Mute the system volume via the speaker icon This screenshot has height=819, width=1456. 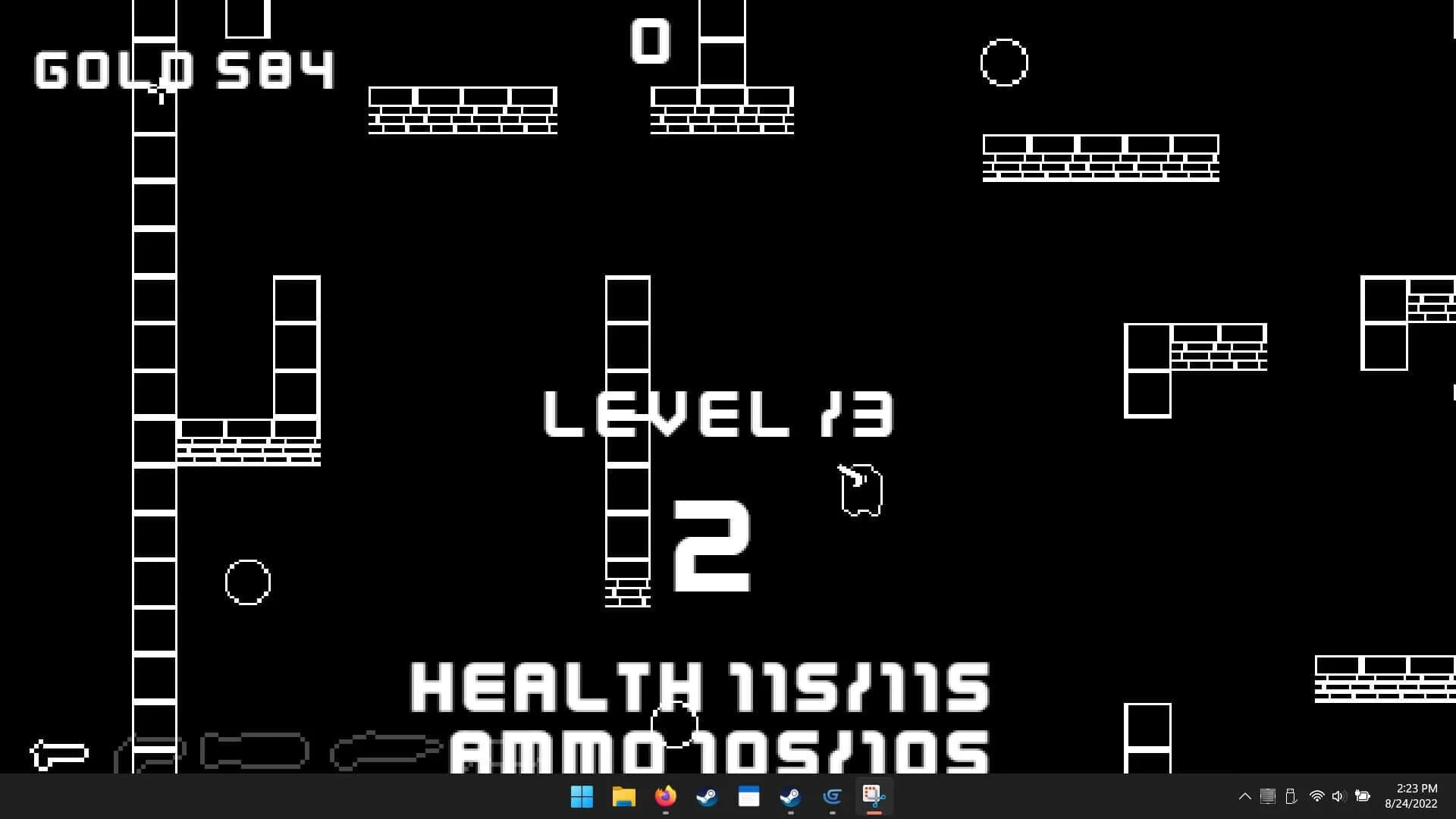(1338, 796)
